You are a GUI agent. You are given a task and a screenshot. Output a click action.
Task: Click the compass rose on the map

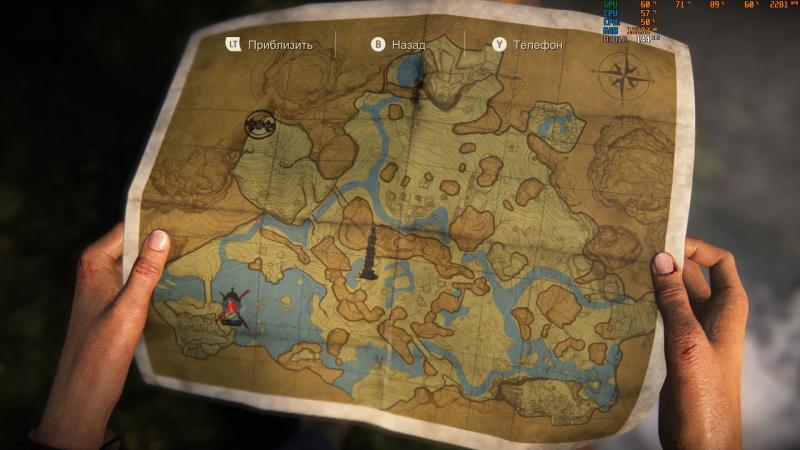[x=623, y=74]
